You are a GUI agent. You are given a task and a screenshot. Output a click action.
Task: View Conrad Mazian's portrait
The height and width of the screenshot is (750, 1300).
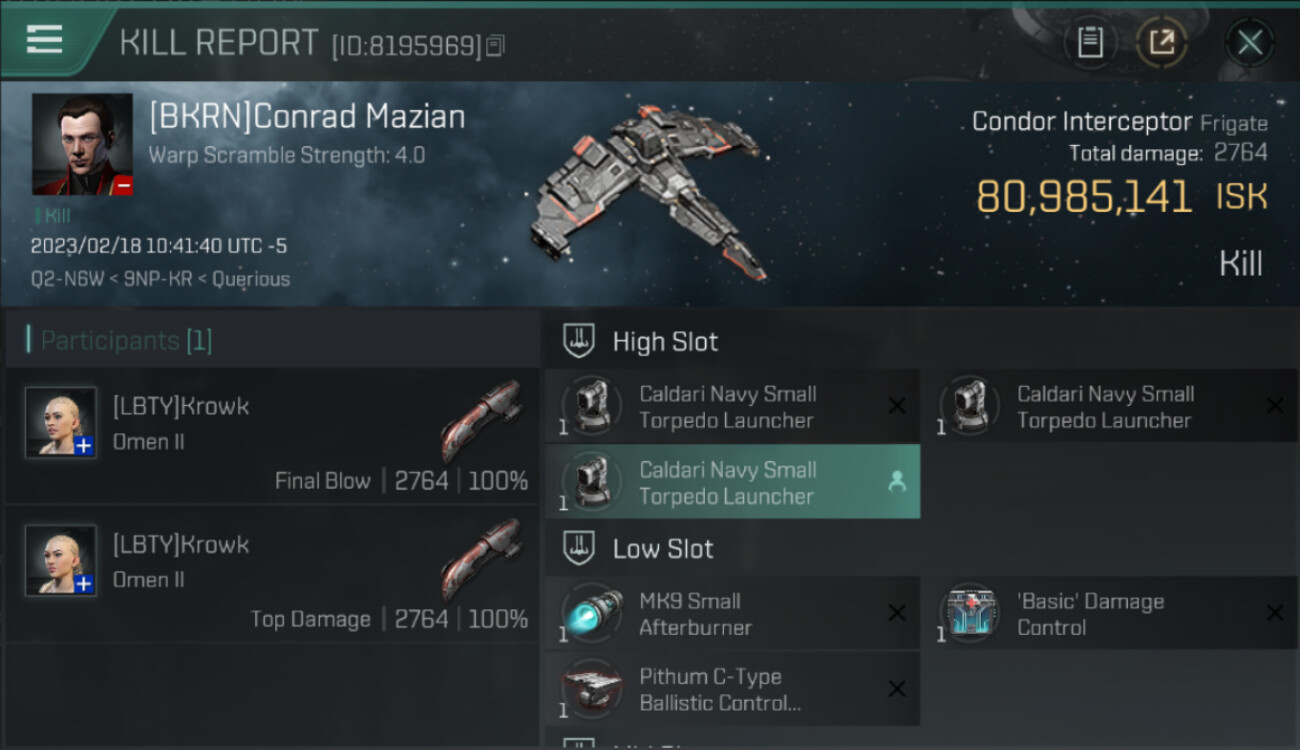click(82, 144)
